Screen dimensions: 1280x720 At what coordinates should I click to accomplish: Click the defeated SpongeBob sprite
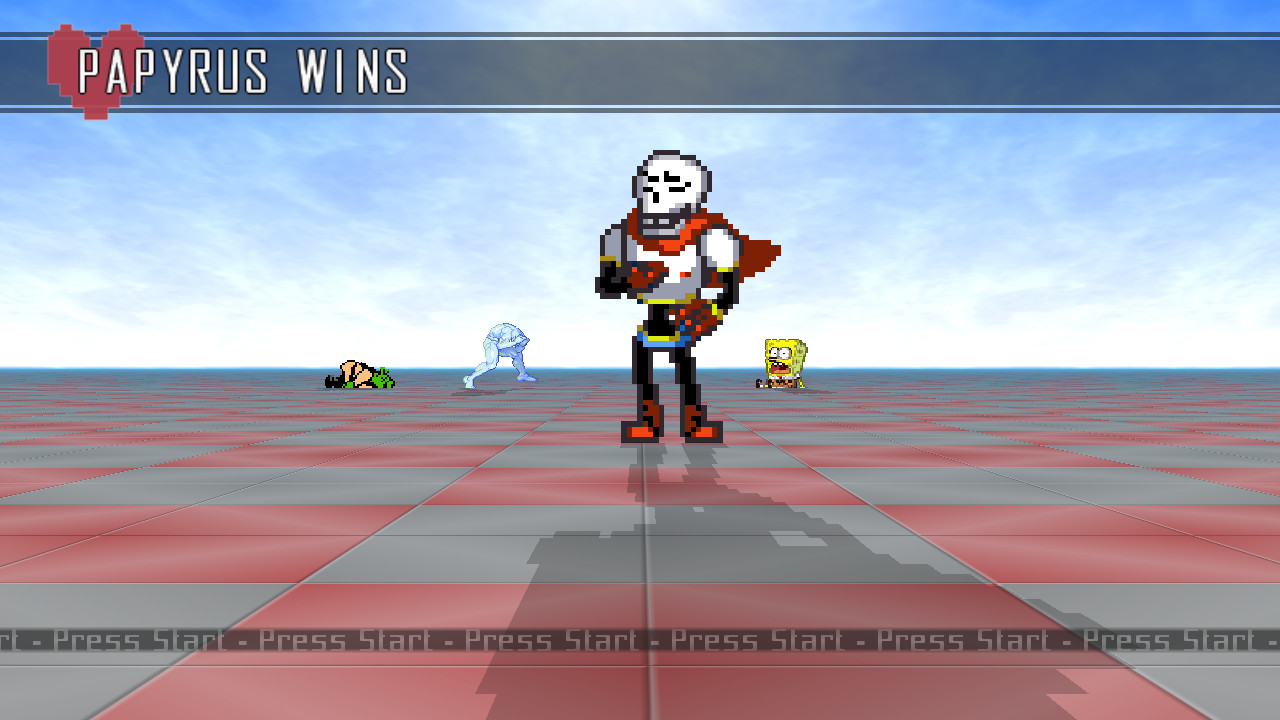[783, 360]
